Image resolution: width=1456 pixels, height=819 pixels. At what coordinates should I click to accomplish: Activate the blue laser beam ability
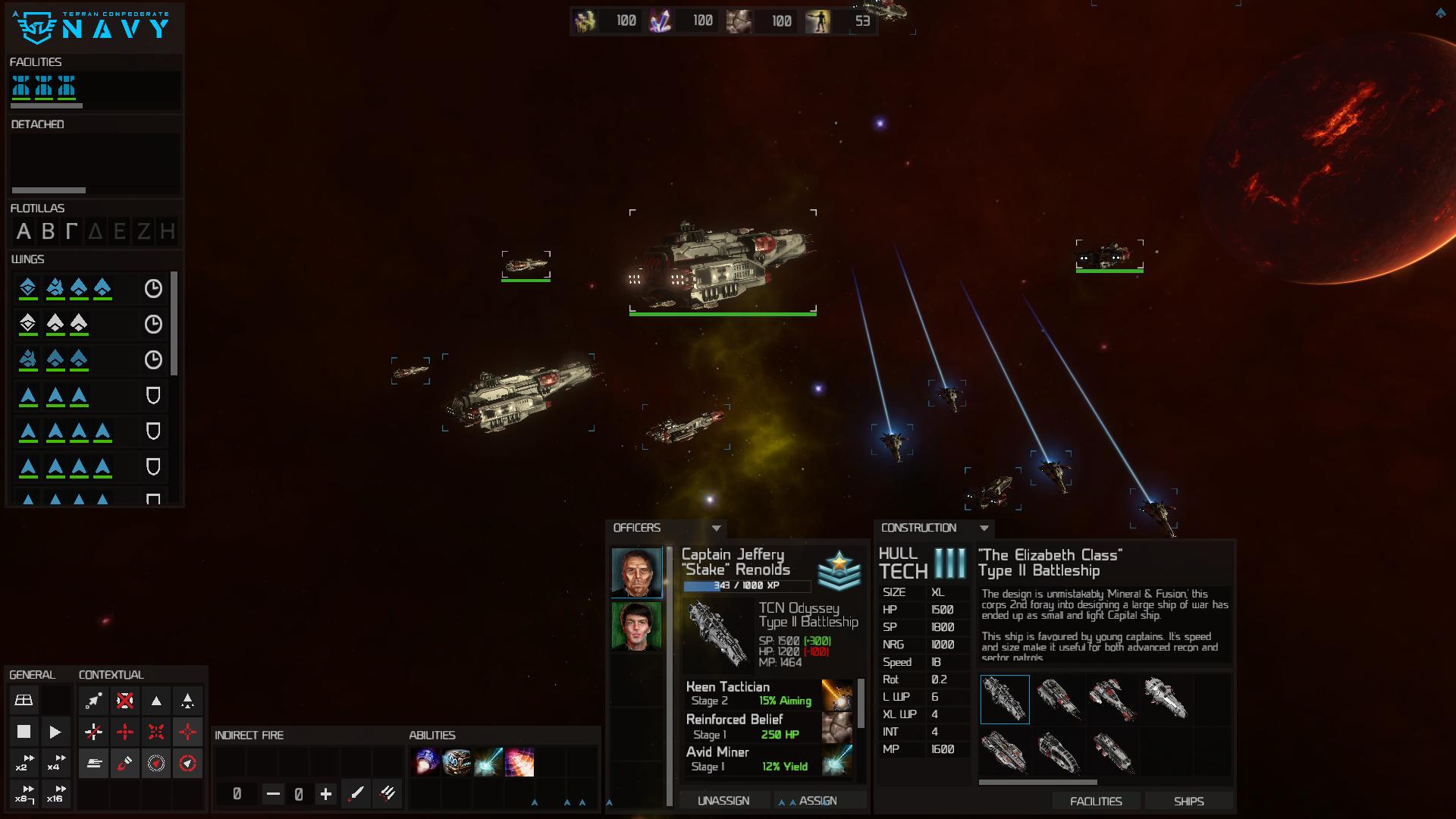488,762
